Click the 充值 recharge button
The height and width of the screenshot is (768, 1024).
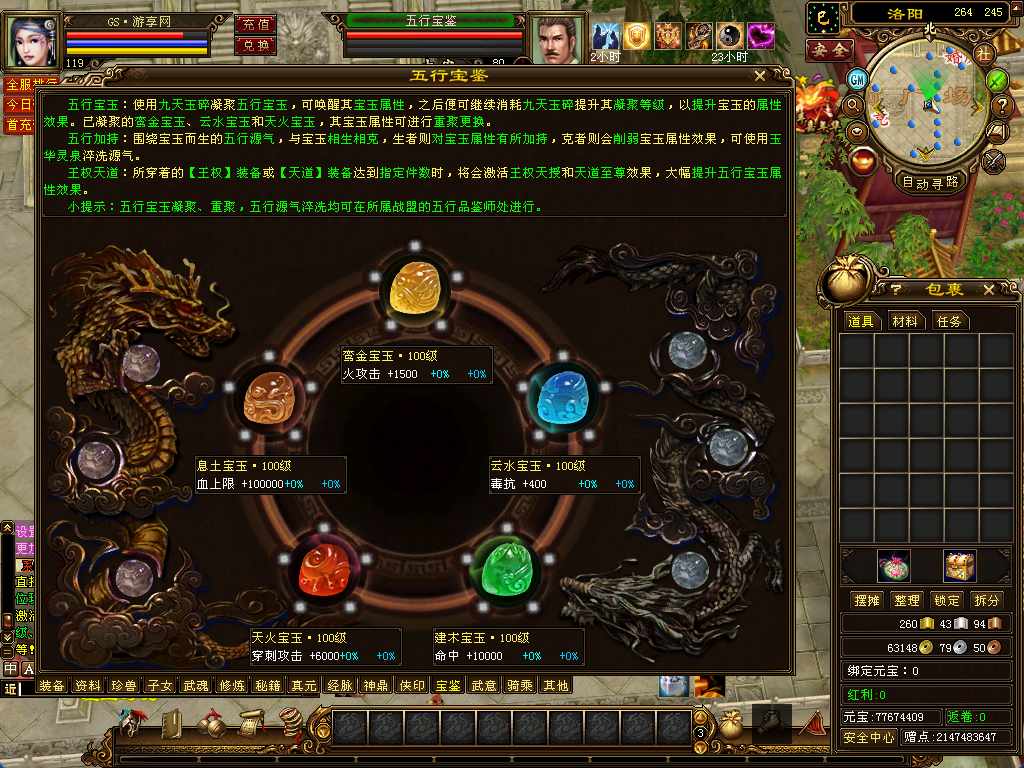click(255, 24)
